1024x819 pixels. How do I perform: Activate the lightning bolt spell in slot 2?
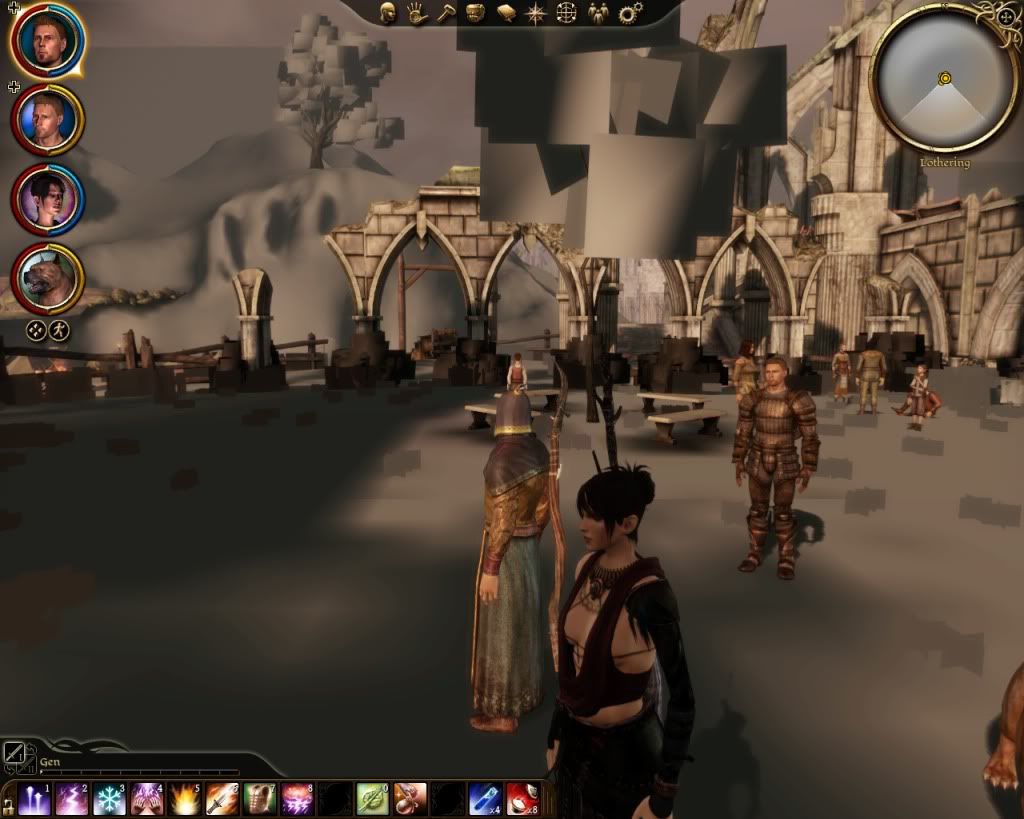pyautogui.click(x=72, y=799)
